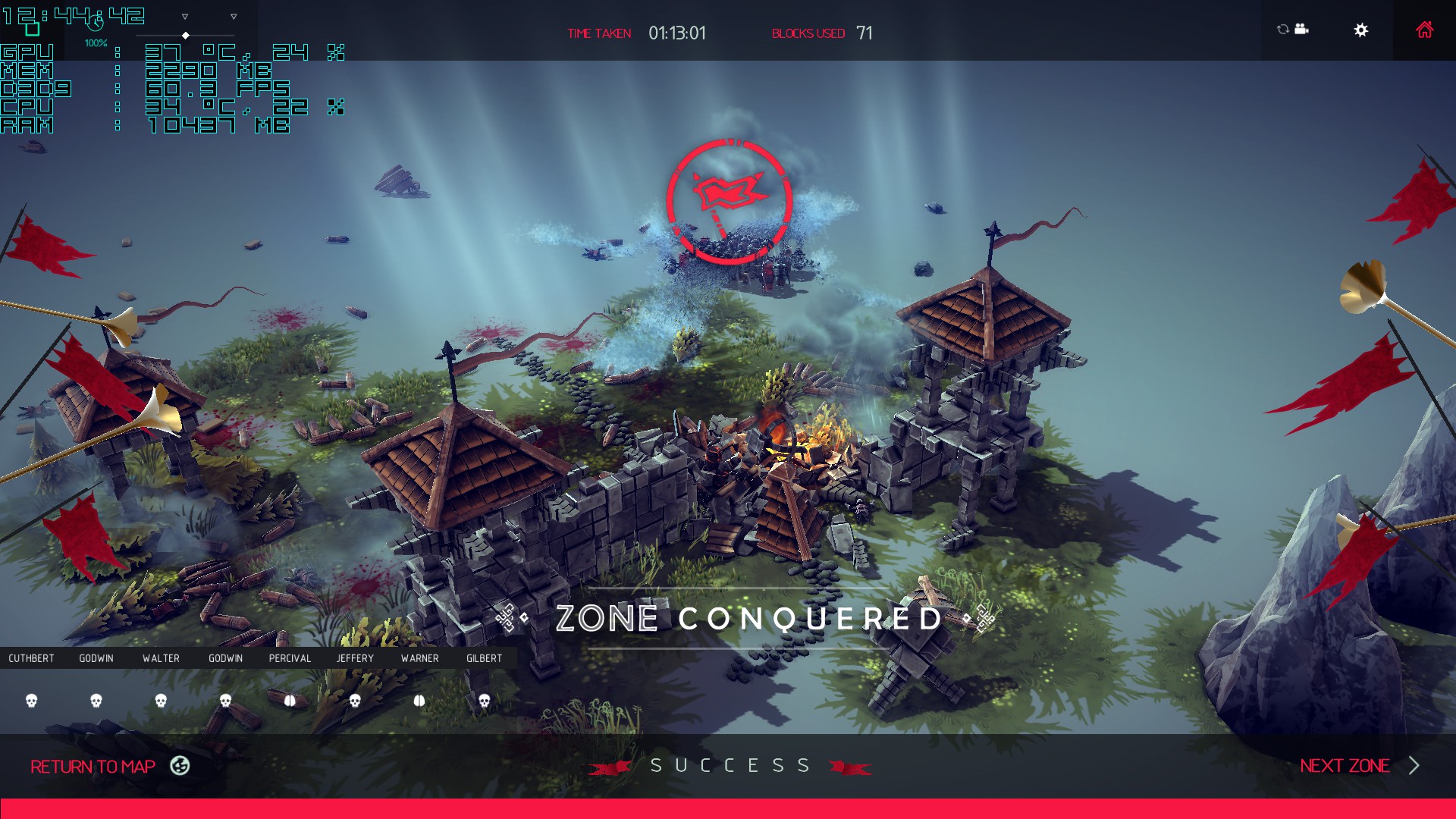Click the Next Zone button

[x=1345, y=766]
